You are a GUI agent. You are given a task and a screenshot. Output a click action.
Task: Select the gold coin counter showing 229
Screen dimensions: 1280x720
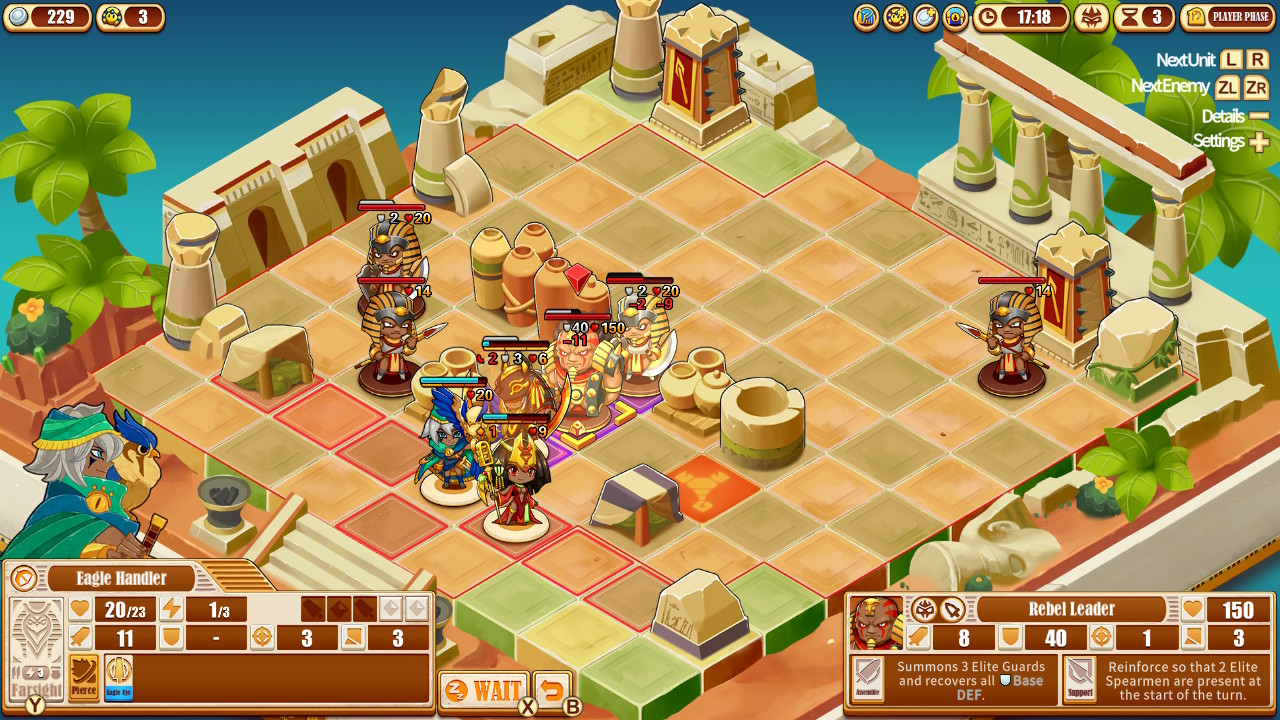tap(48, 16)
